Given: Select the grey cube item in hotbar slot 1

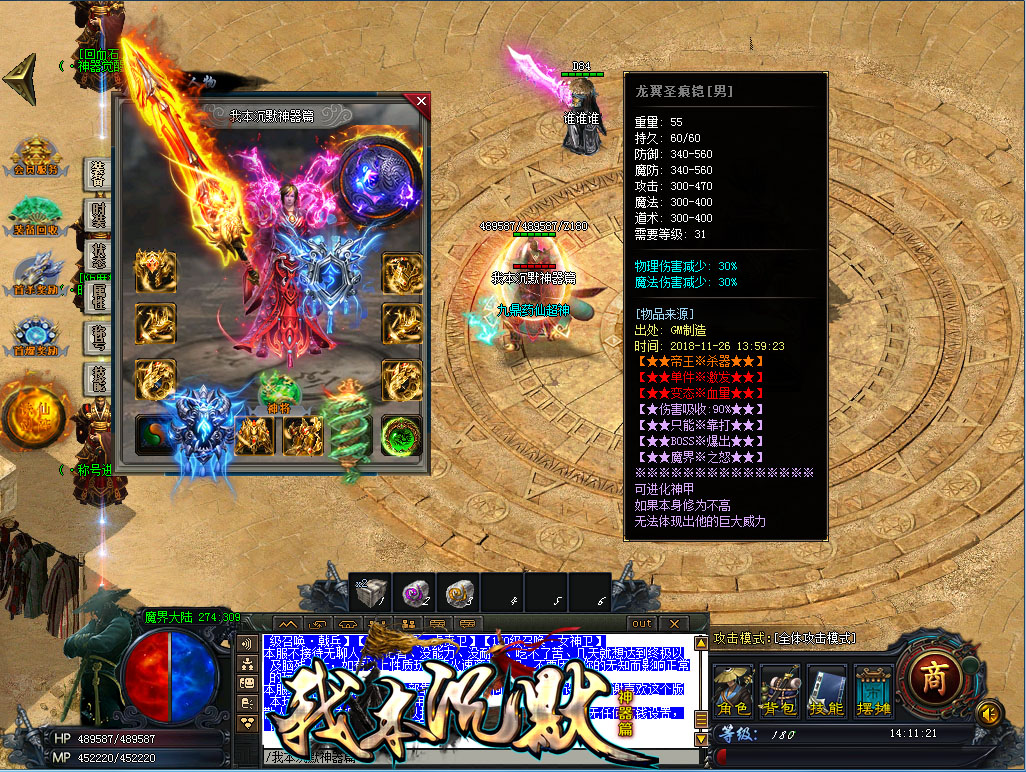Looking at the screenshot, I should click(x=370, y=592).
